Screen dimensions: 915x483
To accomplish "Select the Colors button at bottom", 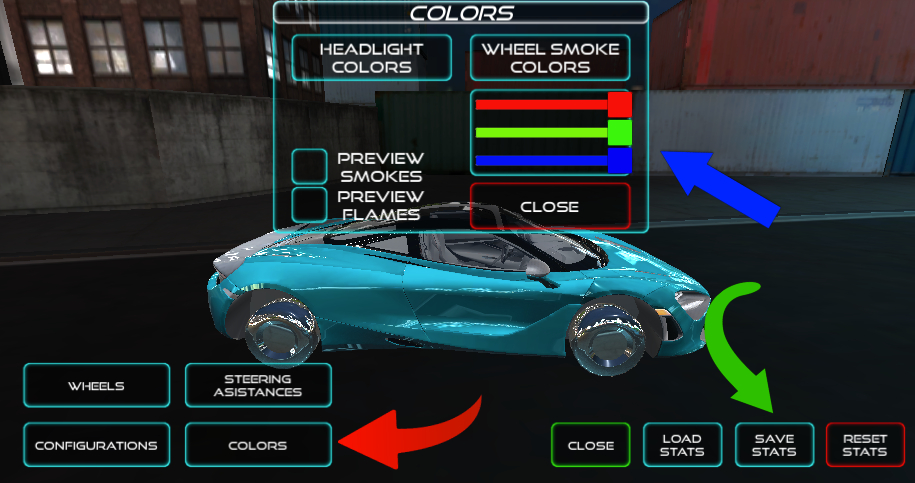I will (258, 446).
